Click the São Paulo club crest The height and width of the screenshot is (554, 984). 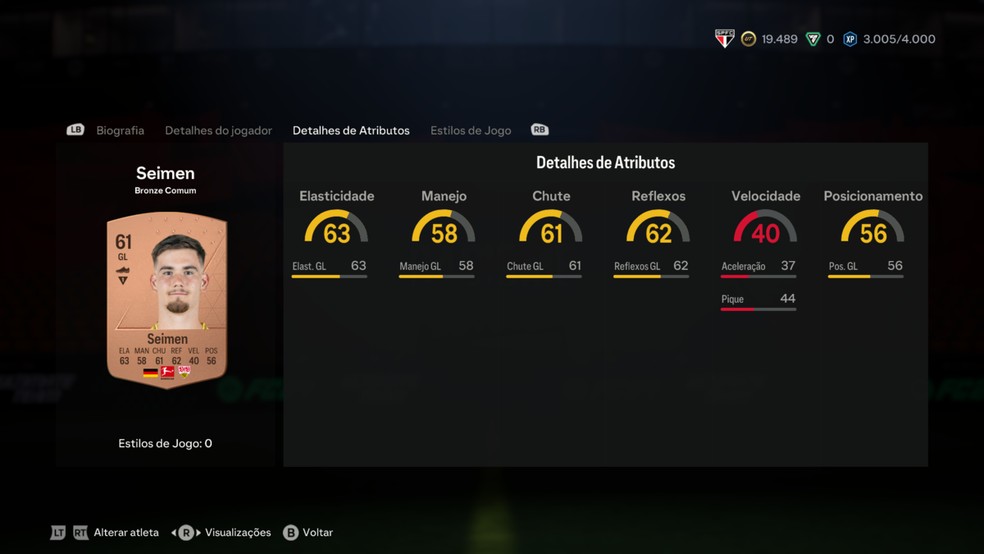point(725,39)
